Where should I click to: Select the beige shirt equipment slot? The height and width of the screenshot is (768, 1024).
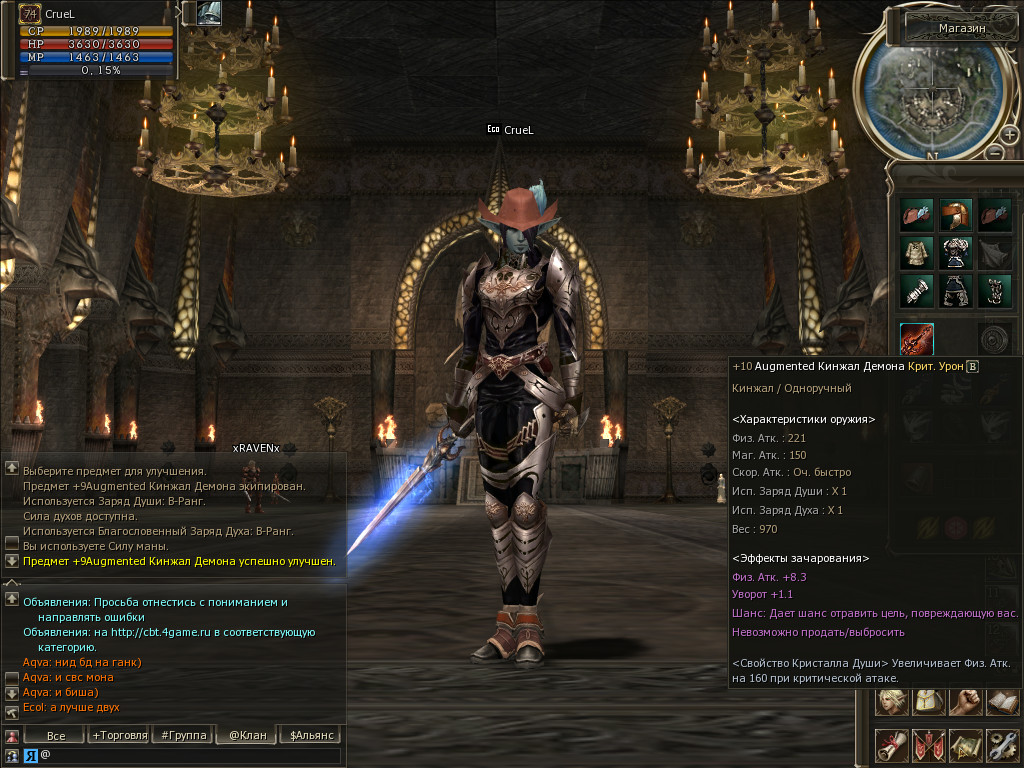[x=916, y=251]
